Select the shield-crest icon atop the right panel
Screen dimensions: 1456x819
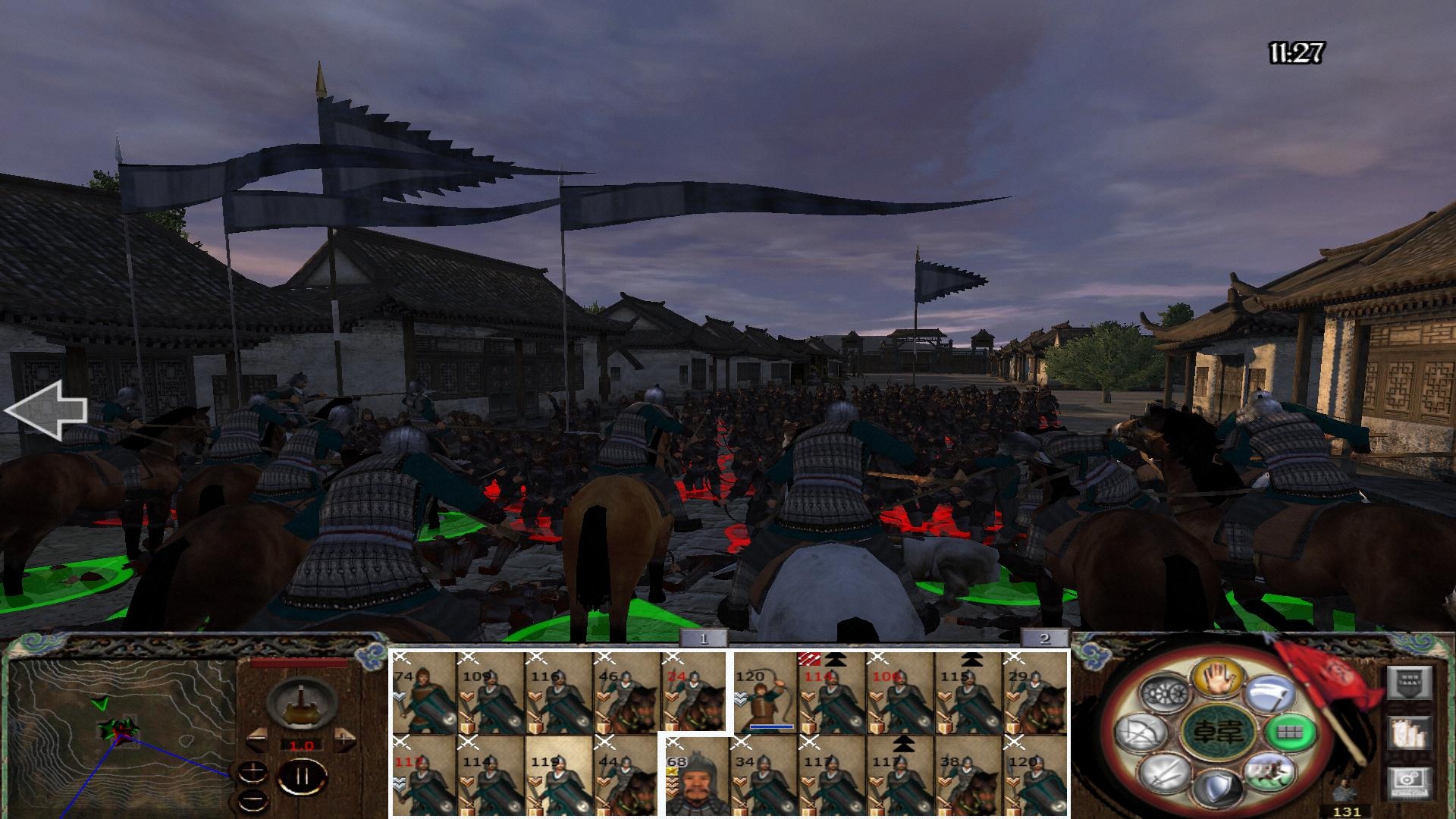1410,682
